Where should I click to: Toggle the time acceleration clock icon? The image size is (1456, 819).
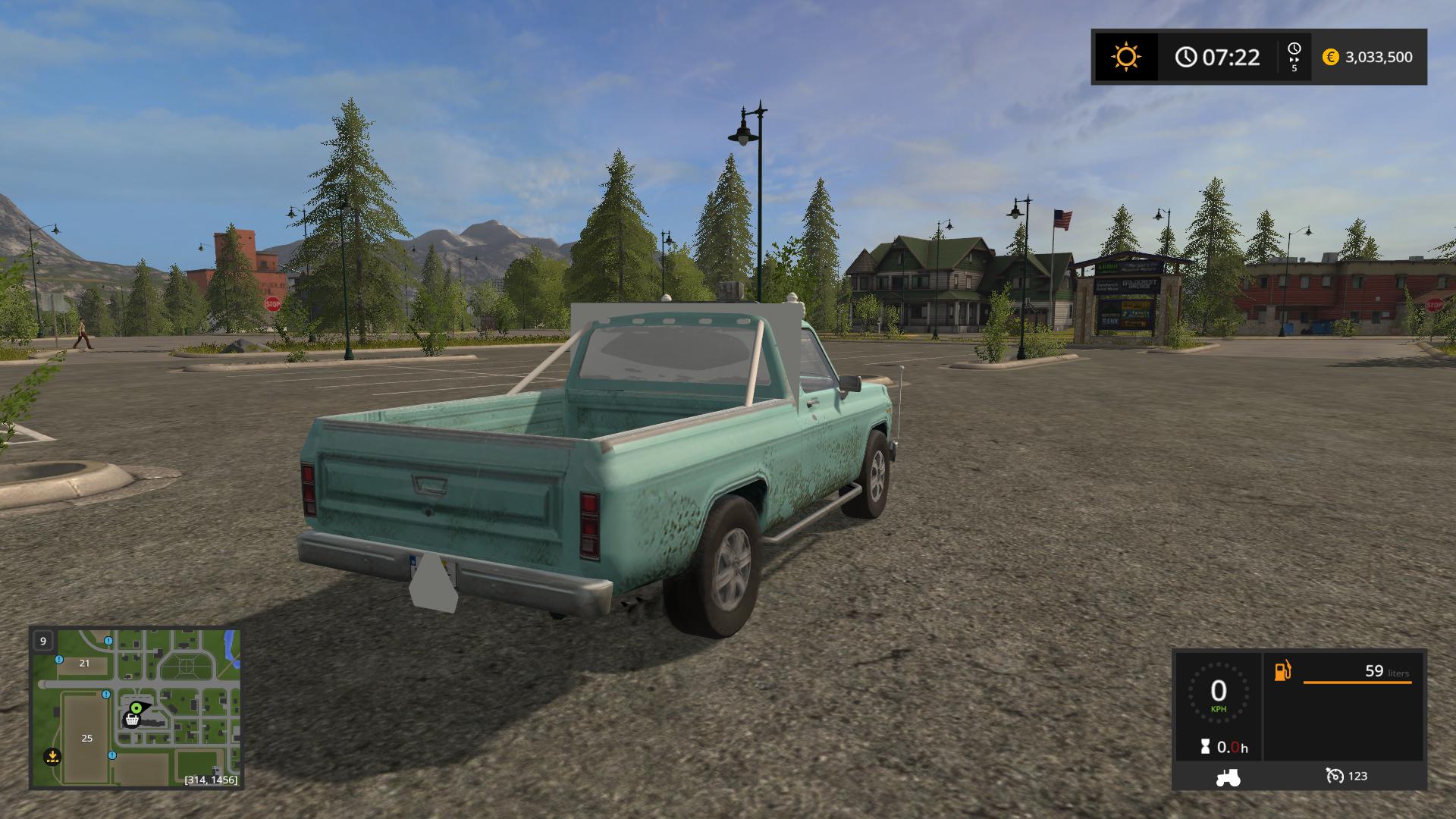1294,52
